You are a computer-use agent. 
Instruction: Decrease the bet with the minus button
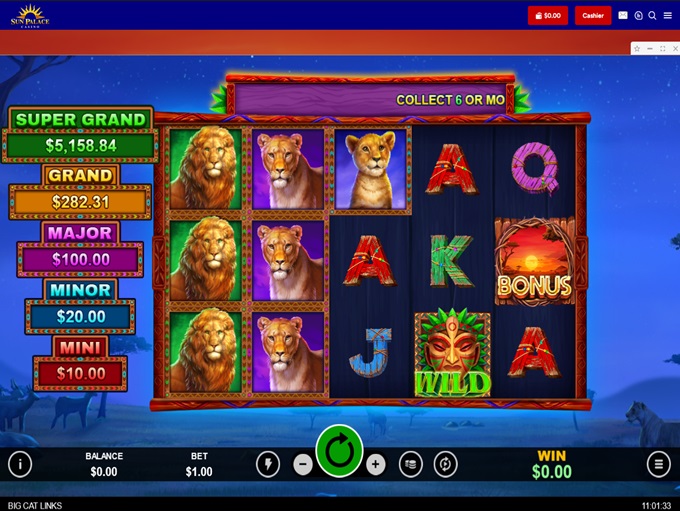point(303,464)
